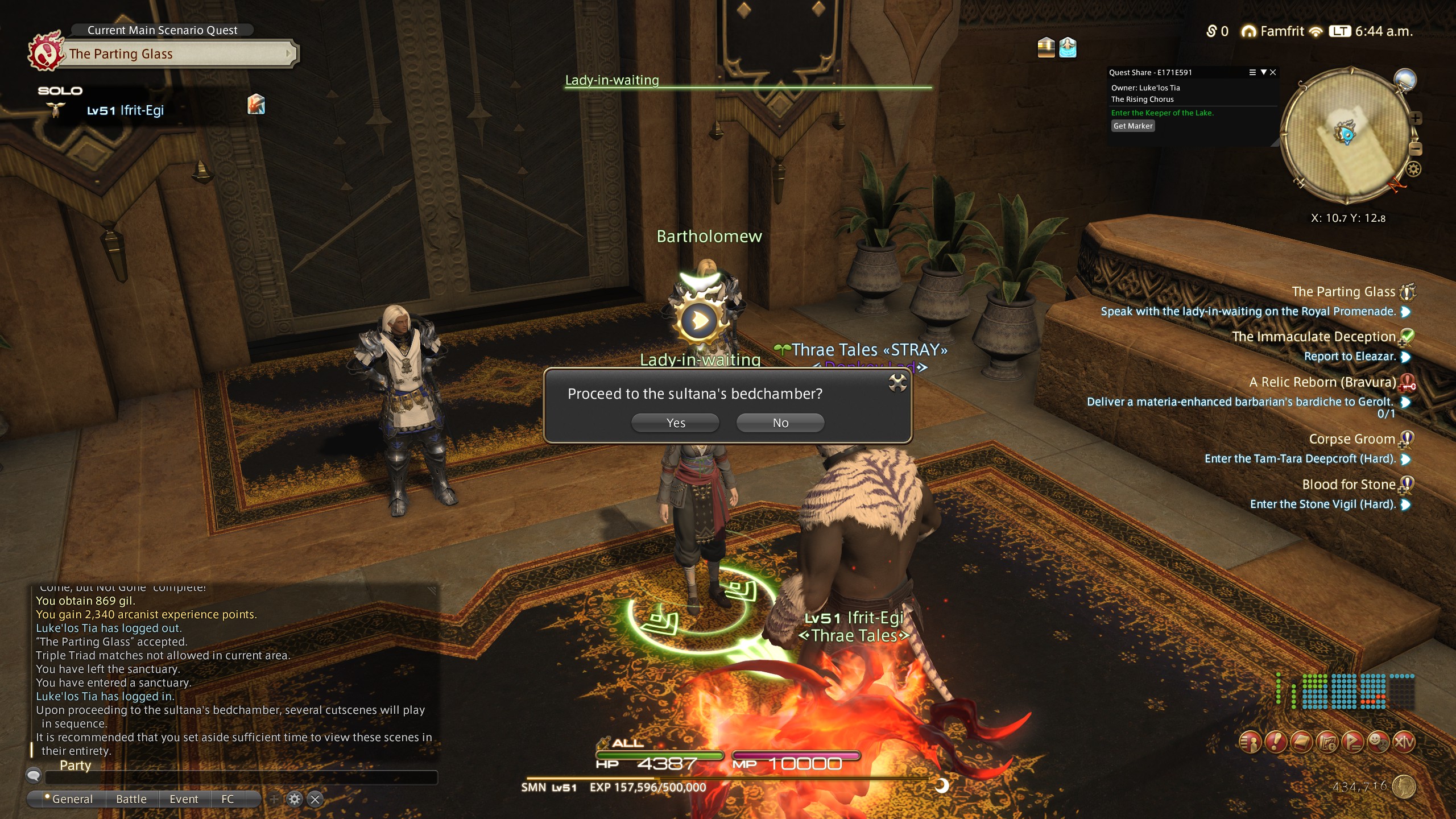
Task: Select the FC chat tab
Action: pos(227,799)
